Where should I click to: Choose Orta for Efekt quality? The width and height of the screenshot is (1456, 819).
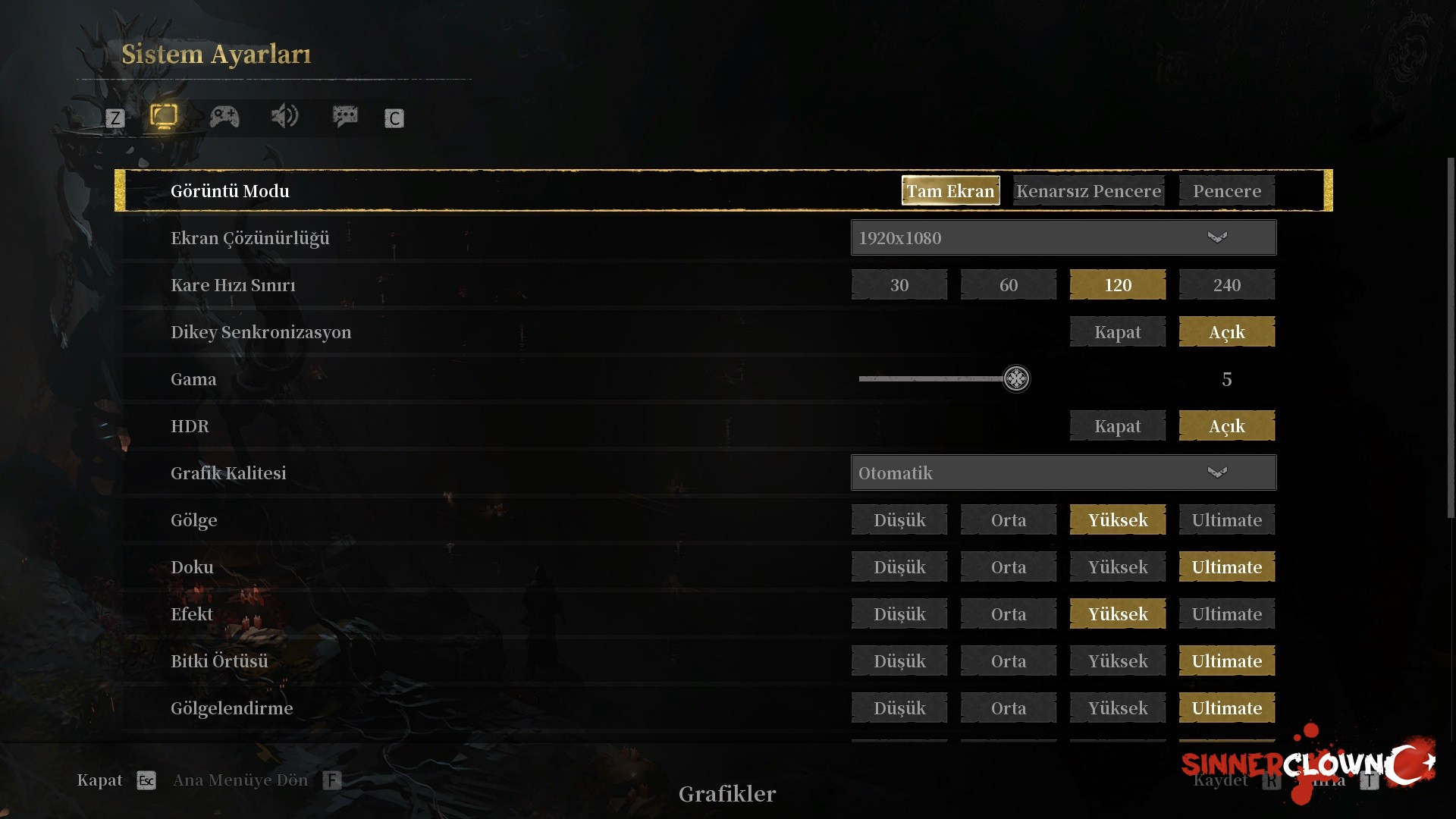tap(1008, 614)
